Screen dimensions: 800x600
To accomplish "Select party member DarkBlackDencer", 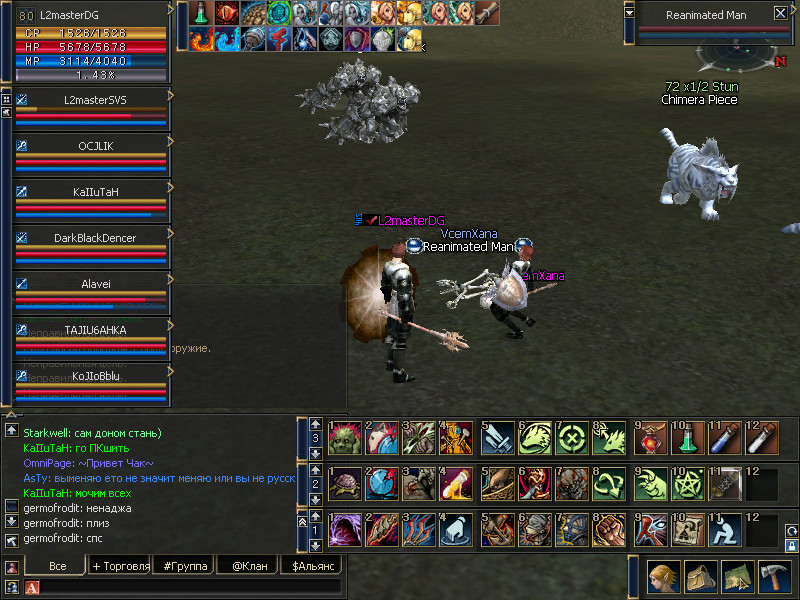I will [92, 238].
